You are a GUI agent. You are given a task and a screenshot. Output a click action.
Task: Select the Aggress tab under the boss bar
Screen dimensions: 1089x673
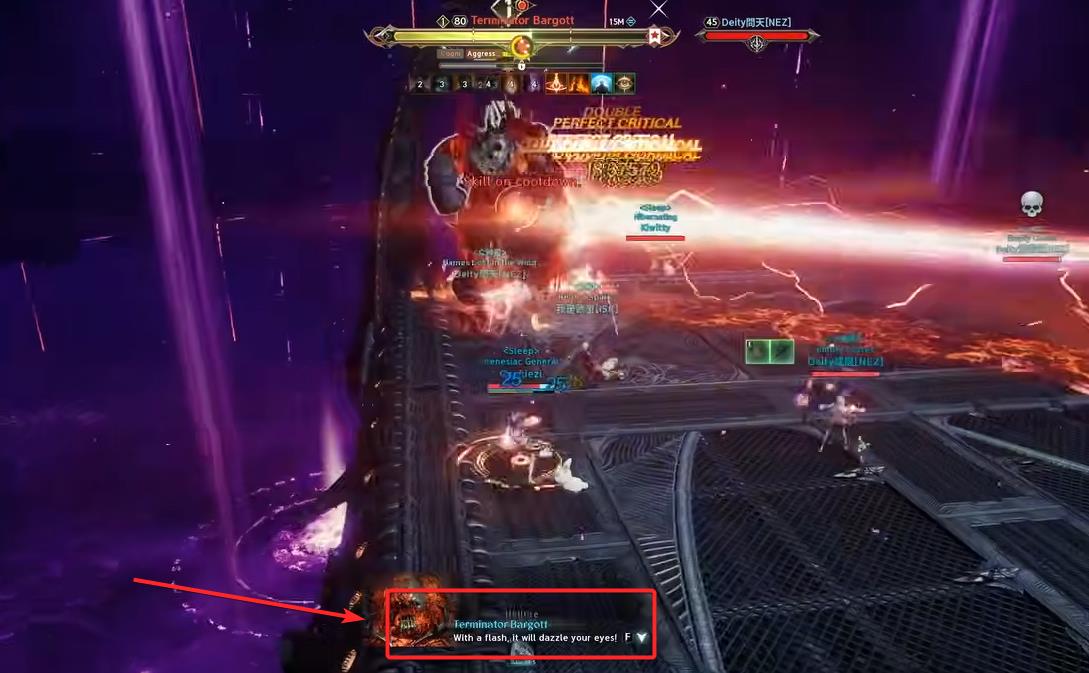(x=481, y=54)
